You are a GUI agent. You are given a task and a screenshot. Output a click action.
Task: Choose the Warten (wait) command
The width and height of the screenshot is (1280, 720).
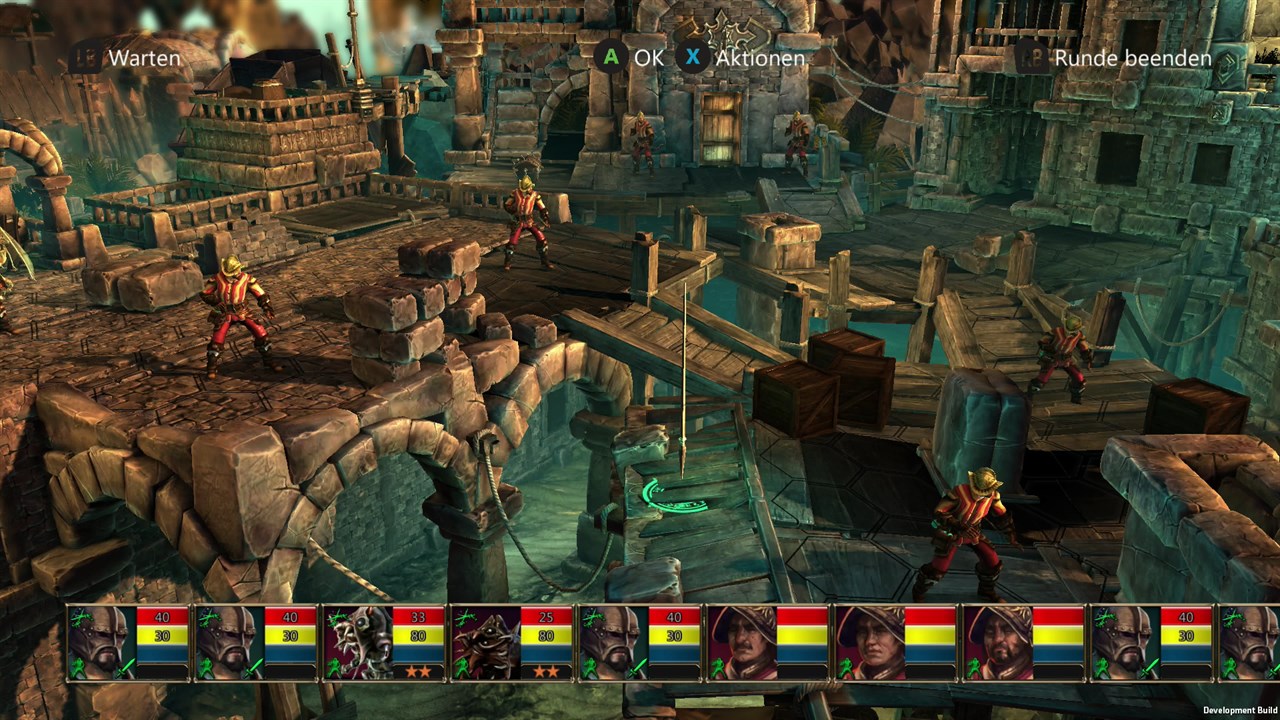144,58
